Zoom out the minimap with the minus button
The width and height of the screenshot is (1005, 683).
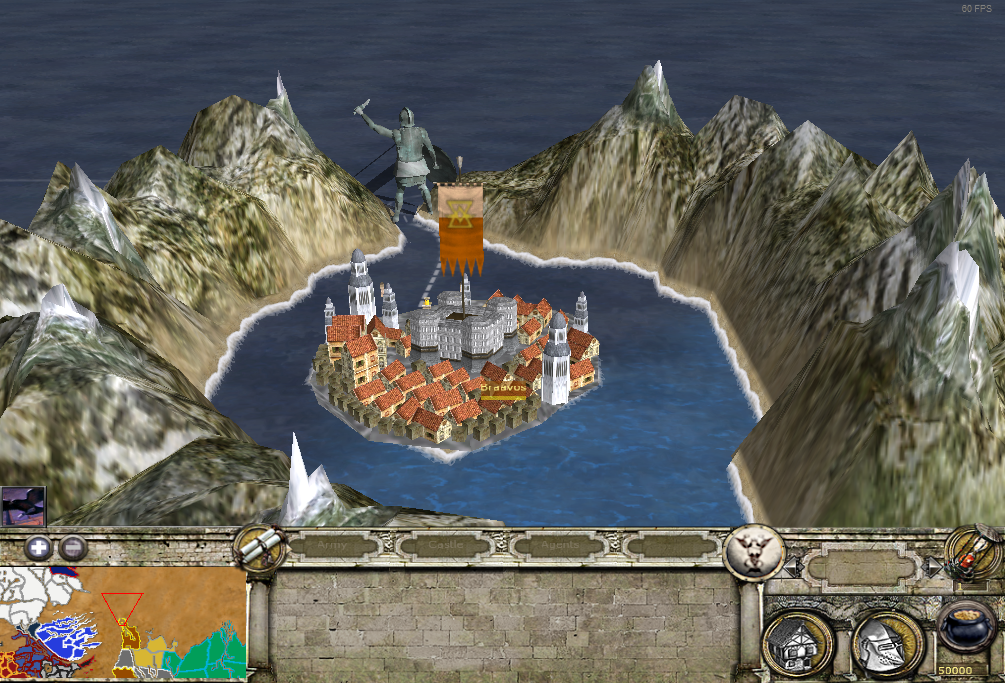[72, 547]
